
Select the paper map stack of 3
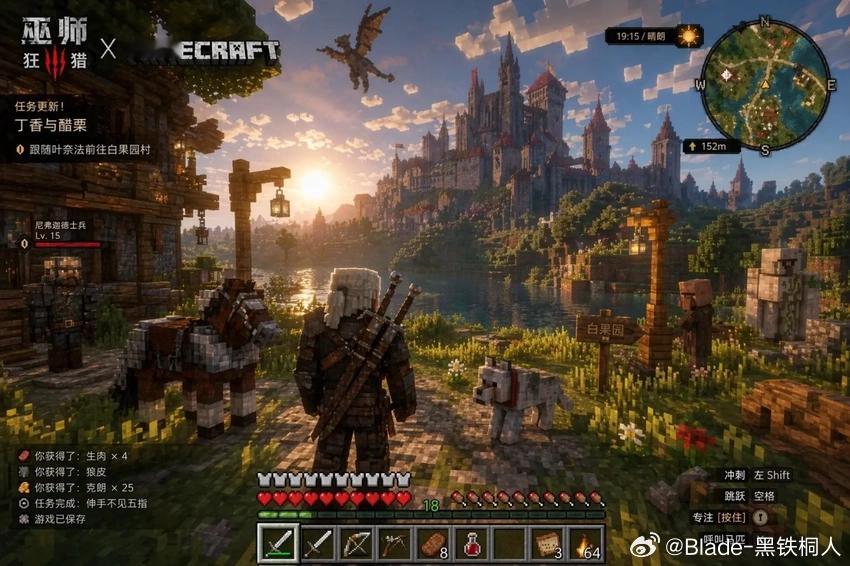coord(548,544)
